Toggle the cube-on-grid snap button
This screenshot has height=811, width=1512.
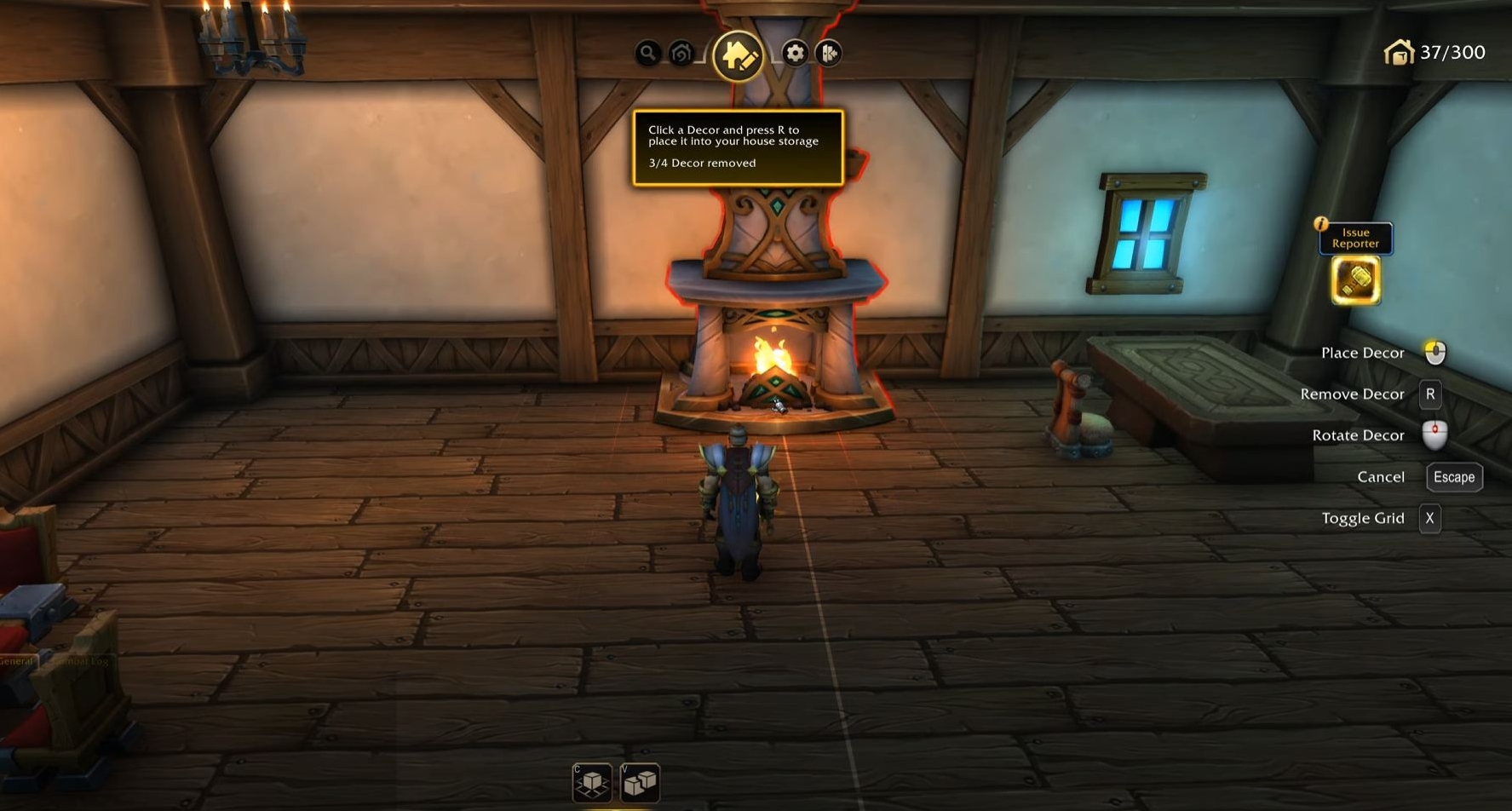[592, 782]
